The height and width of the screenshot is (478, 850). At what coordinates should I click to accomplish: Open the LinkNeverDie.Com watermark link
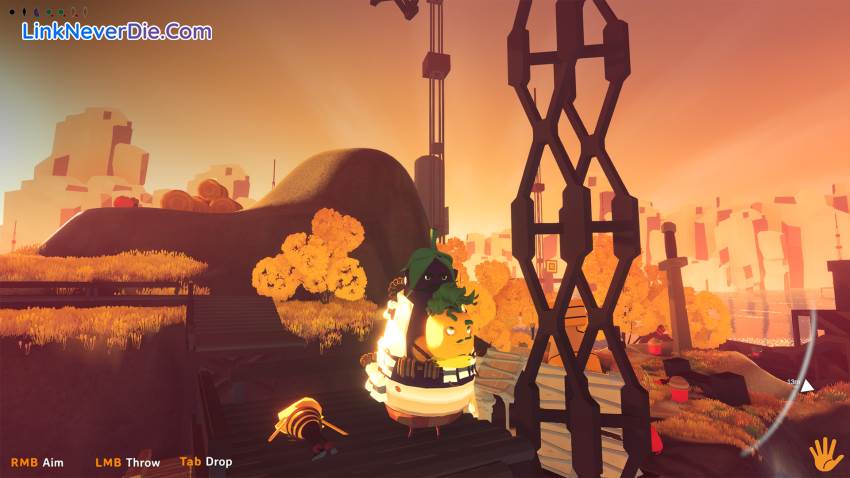point(117,31)
